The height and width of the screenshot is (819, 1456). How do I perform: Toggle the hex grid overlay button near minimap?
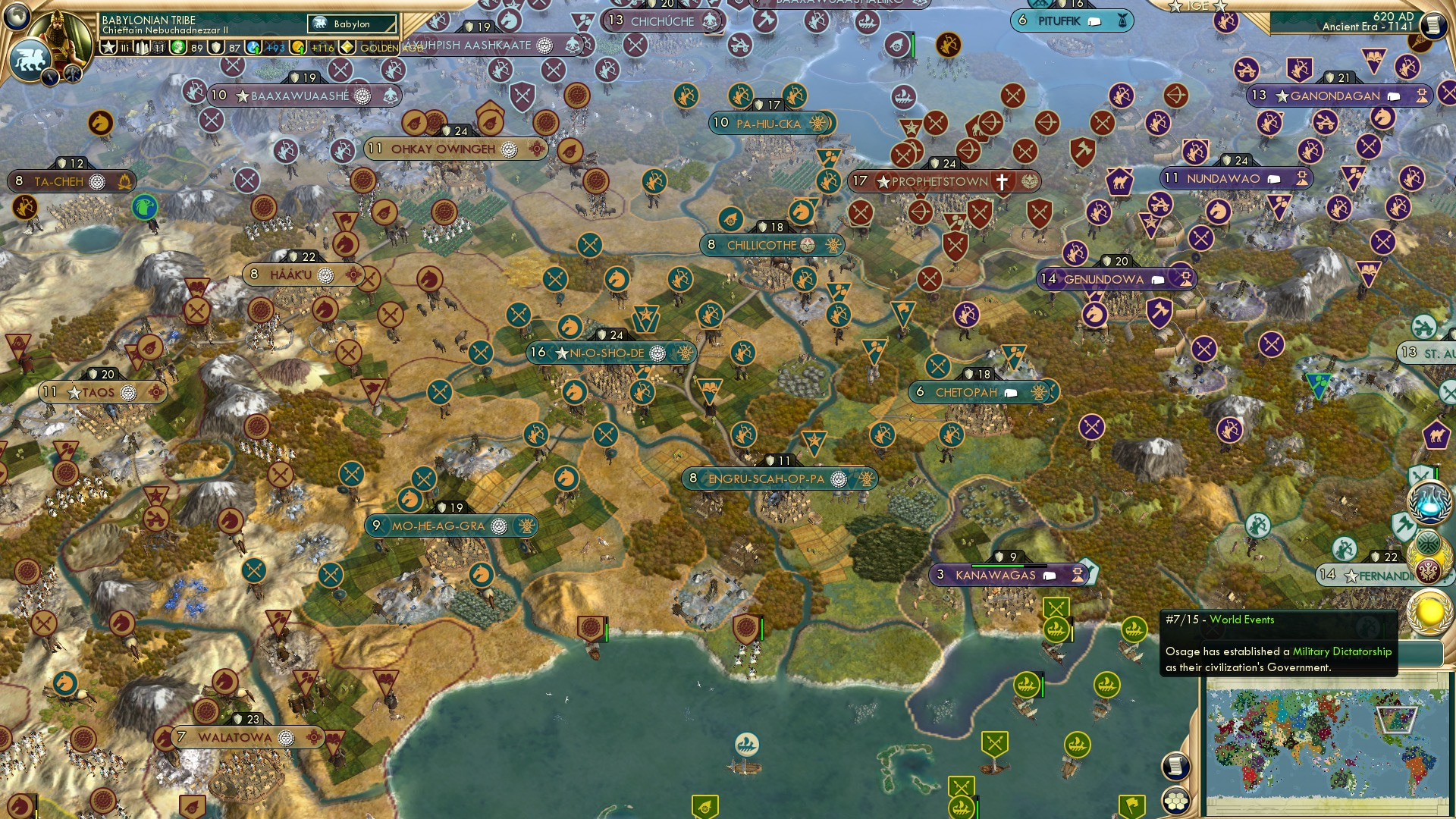coord(1176,802)
